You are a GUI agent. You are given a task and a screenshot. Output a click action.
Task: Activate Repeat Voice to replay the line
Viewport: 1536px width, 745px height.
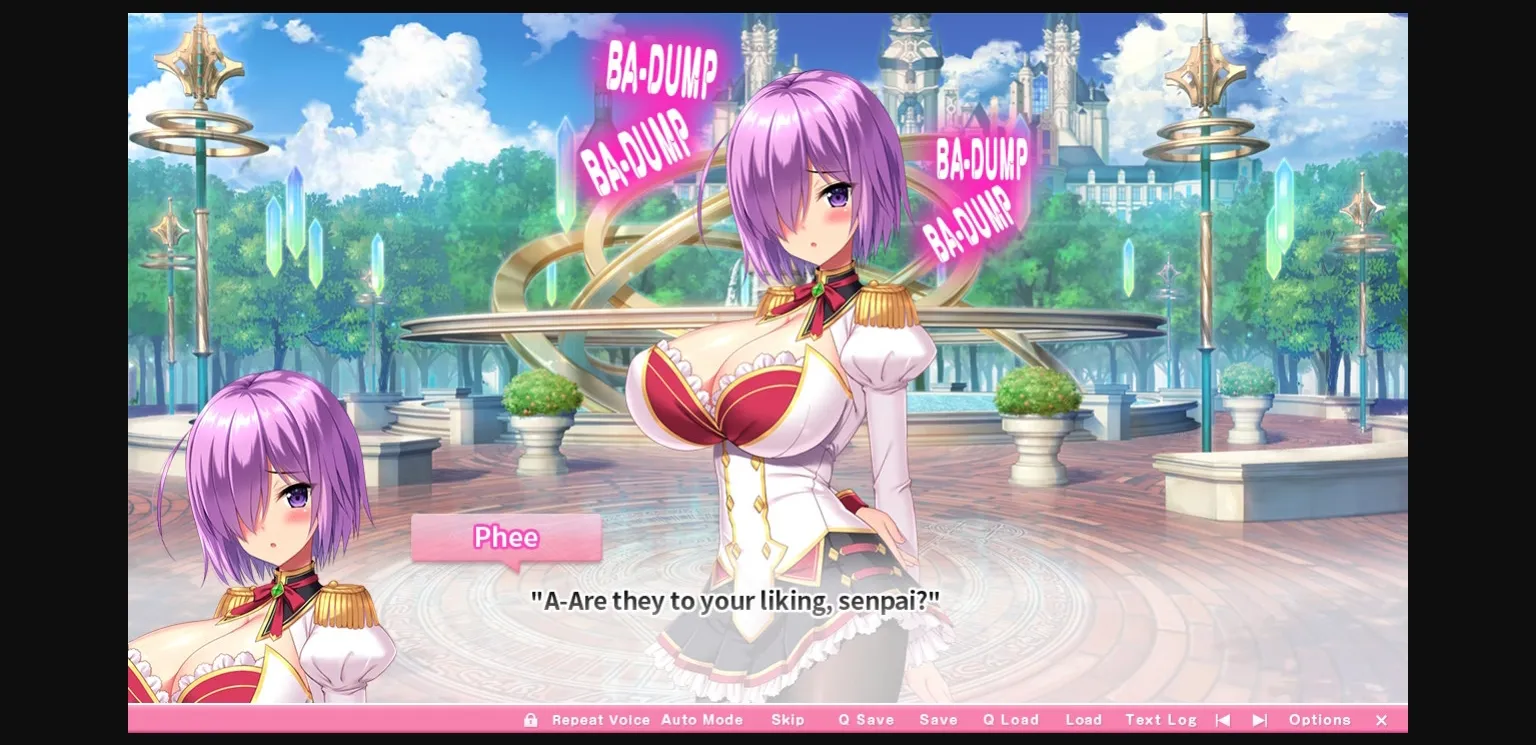click(x=601, y=720)
